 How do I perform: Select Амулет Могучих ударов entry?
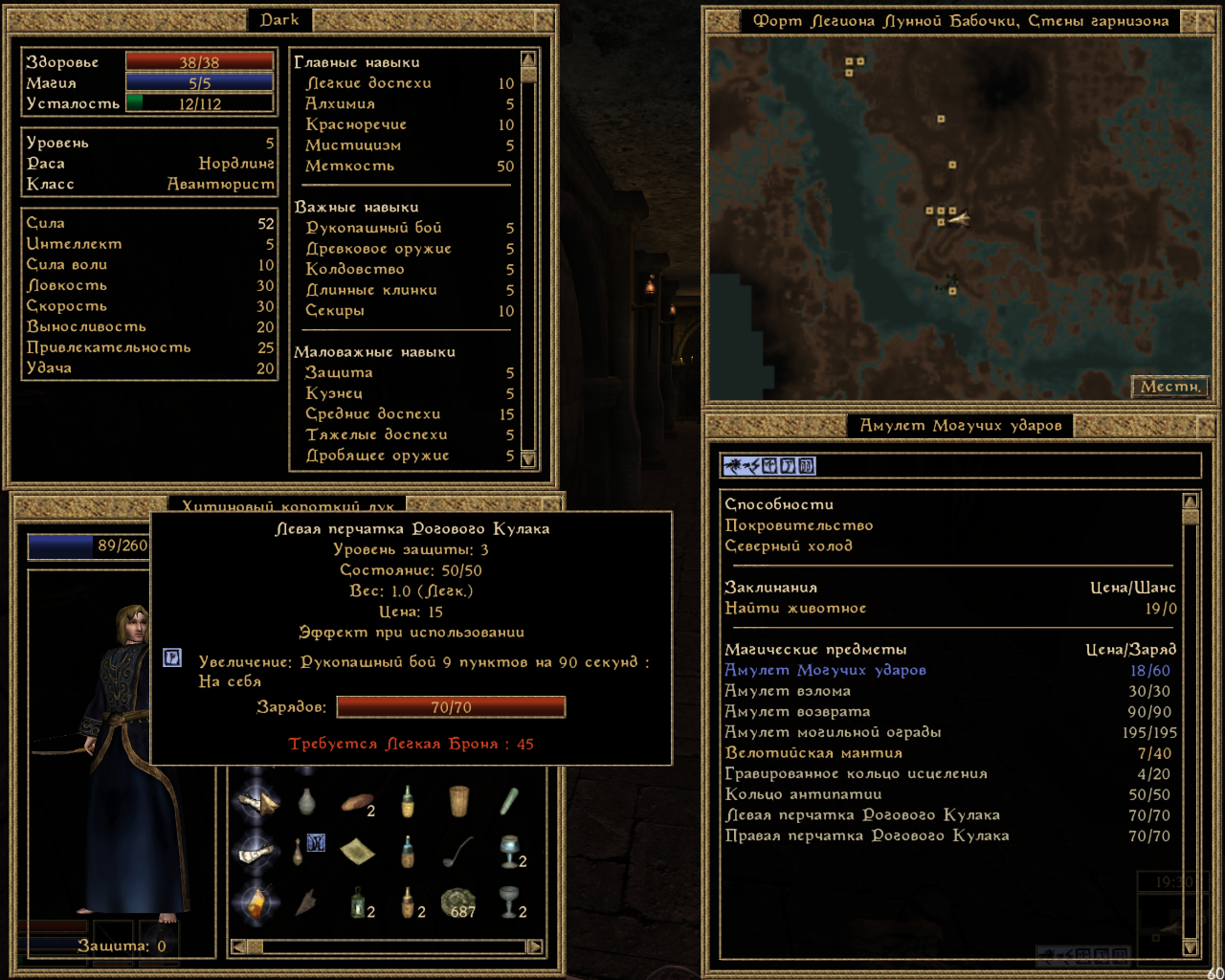pos(825,671)
